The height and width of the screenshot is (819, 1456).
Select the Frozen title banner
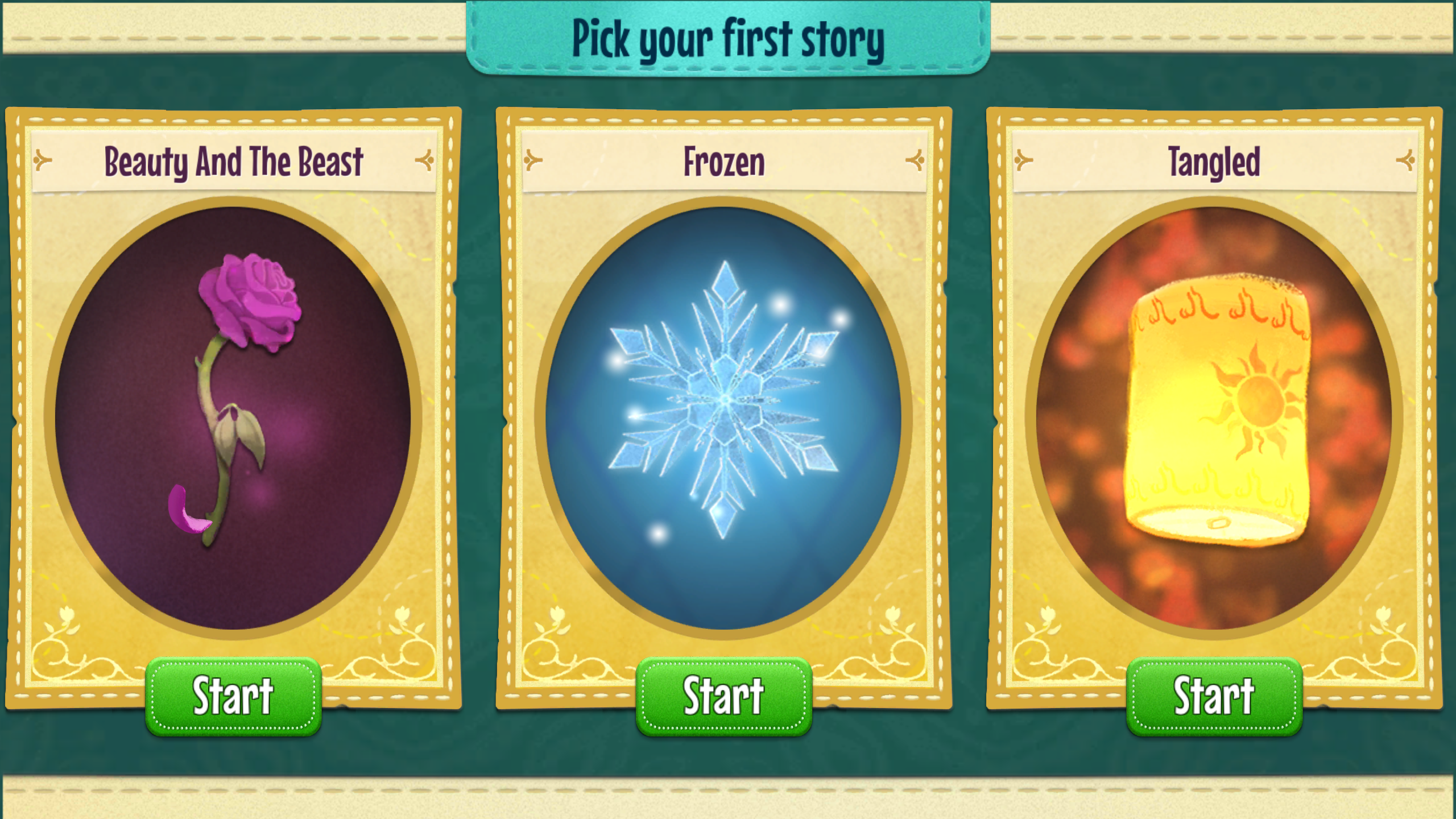[725, 162]
